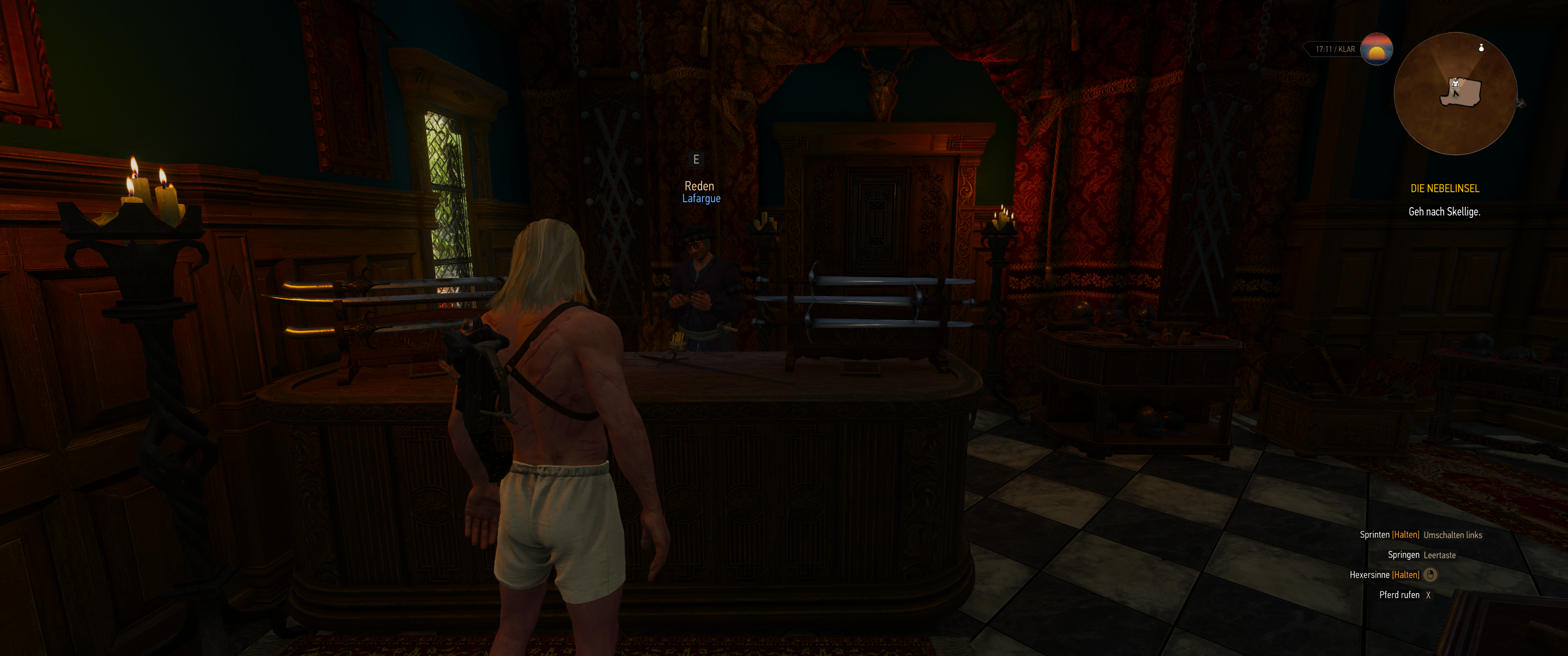Click the Springen action label
Screen dimensions: 1568x656
[x=1404, y=556]
